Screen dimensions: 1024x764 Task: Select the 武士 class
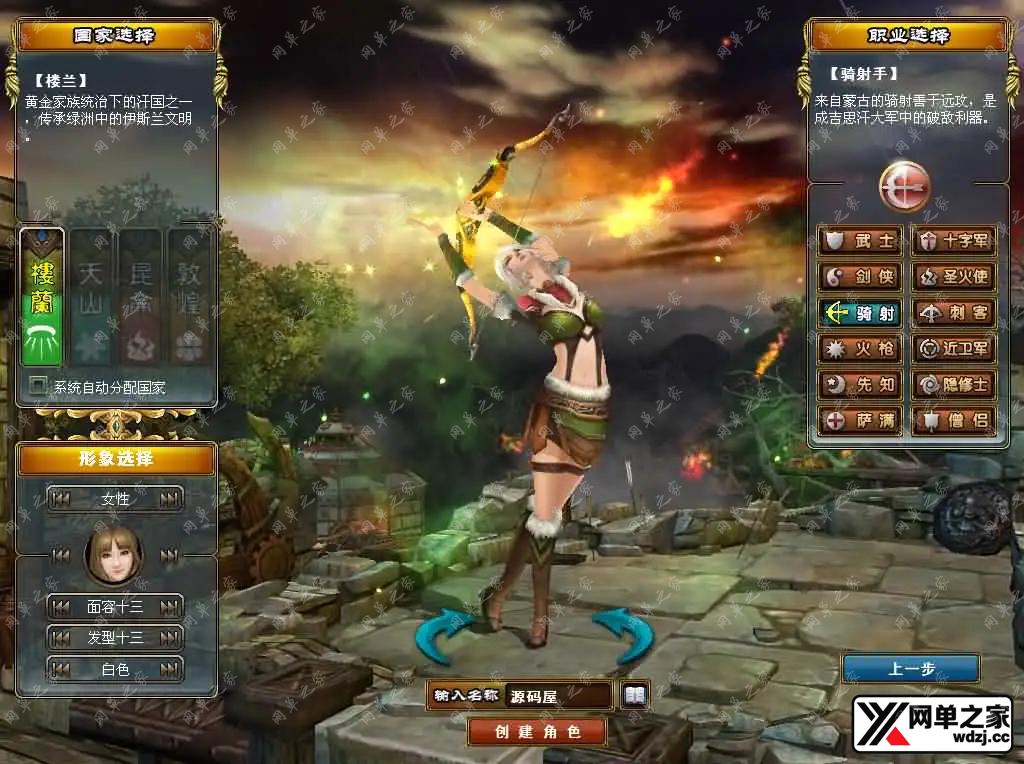tap(860, 241)
